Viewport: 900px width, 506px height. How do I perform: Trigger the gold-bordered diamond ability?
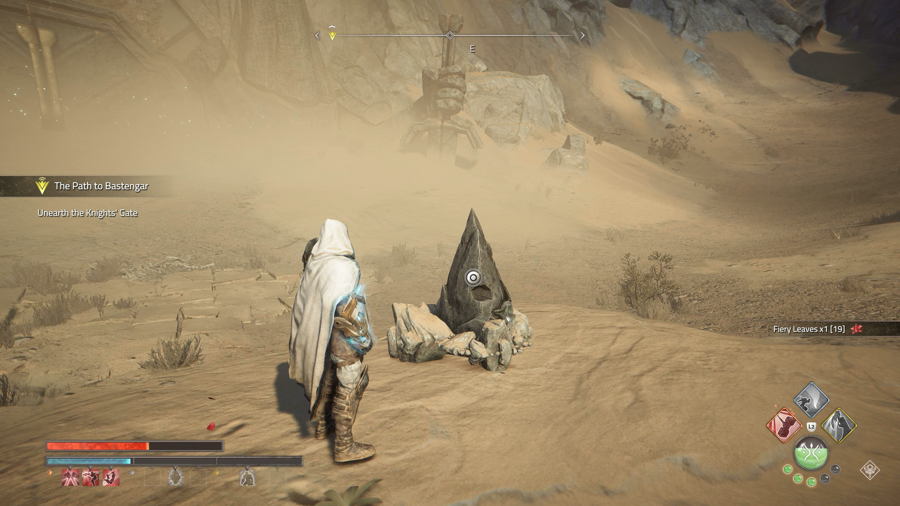(839, 425)
